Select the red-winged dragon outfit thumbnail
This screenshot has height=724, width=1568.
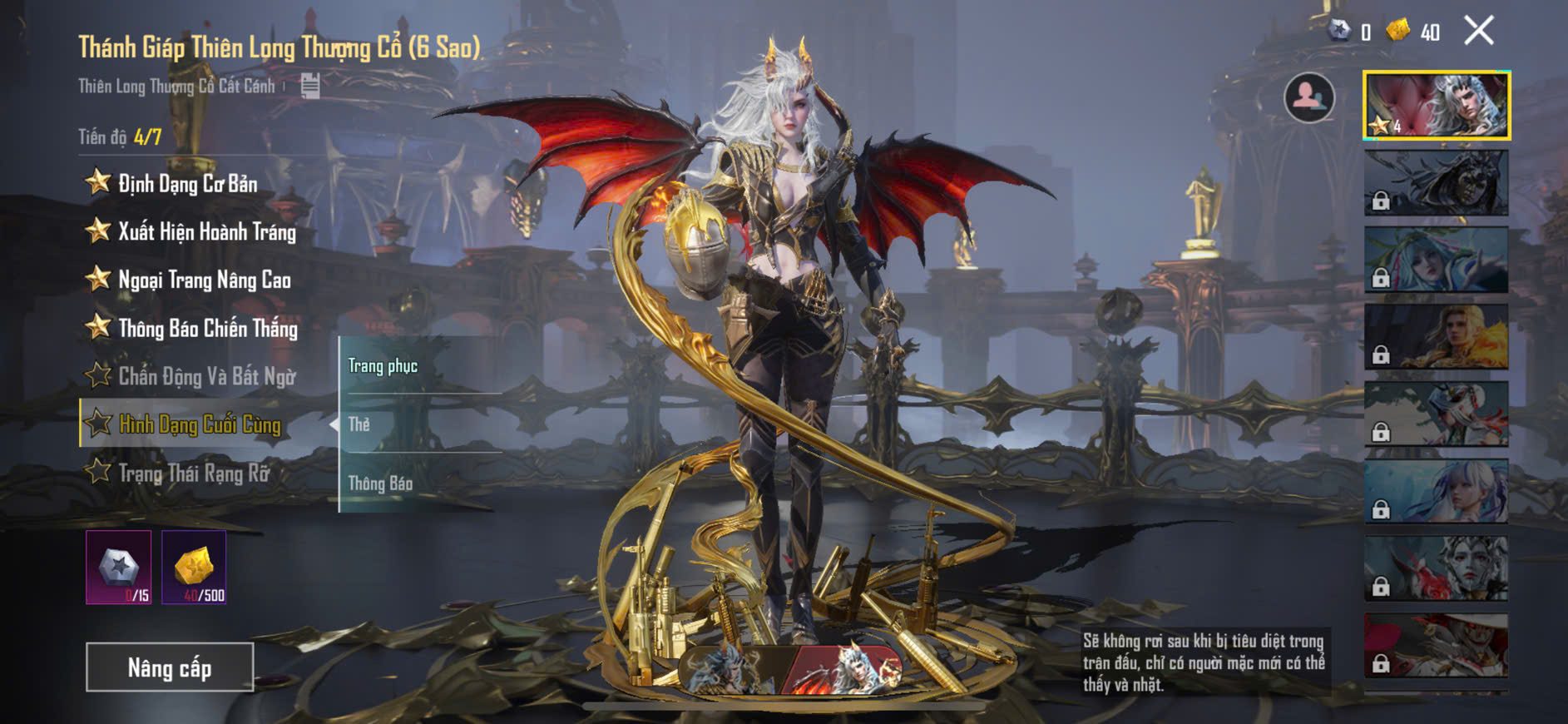1437,106
